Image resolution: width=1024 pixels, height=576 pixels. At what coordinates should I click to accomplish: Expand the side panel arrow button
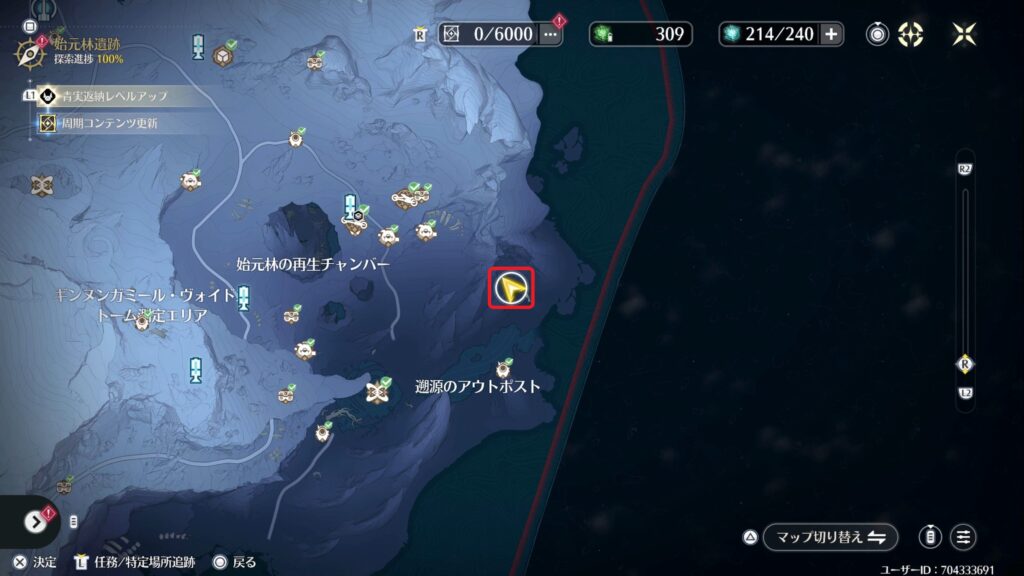[37, 522]
